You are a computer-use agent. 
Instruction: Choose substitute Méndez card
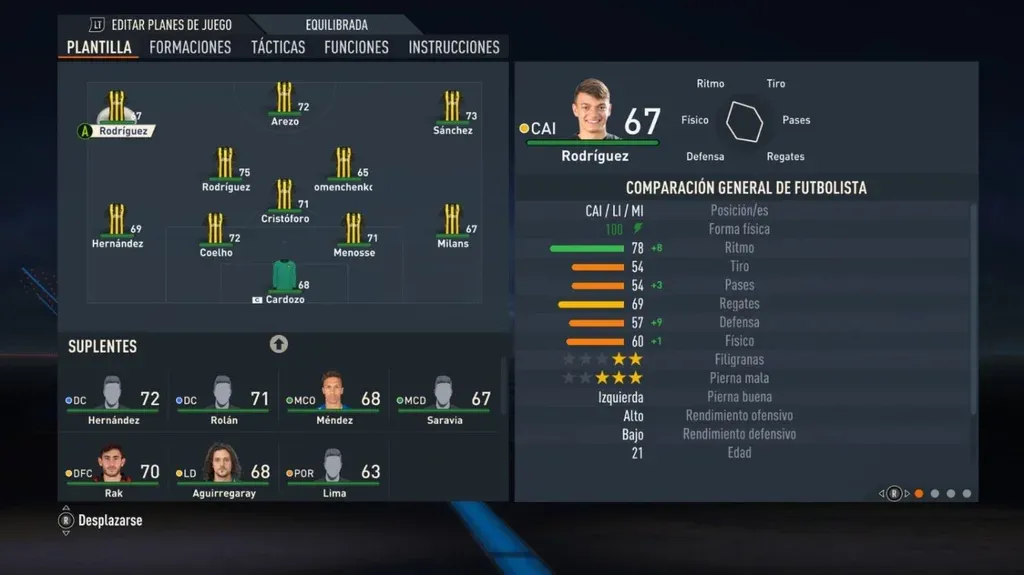333,400
